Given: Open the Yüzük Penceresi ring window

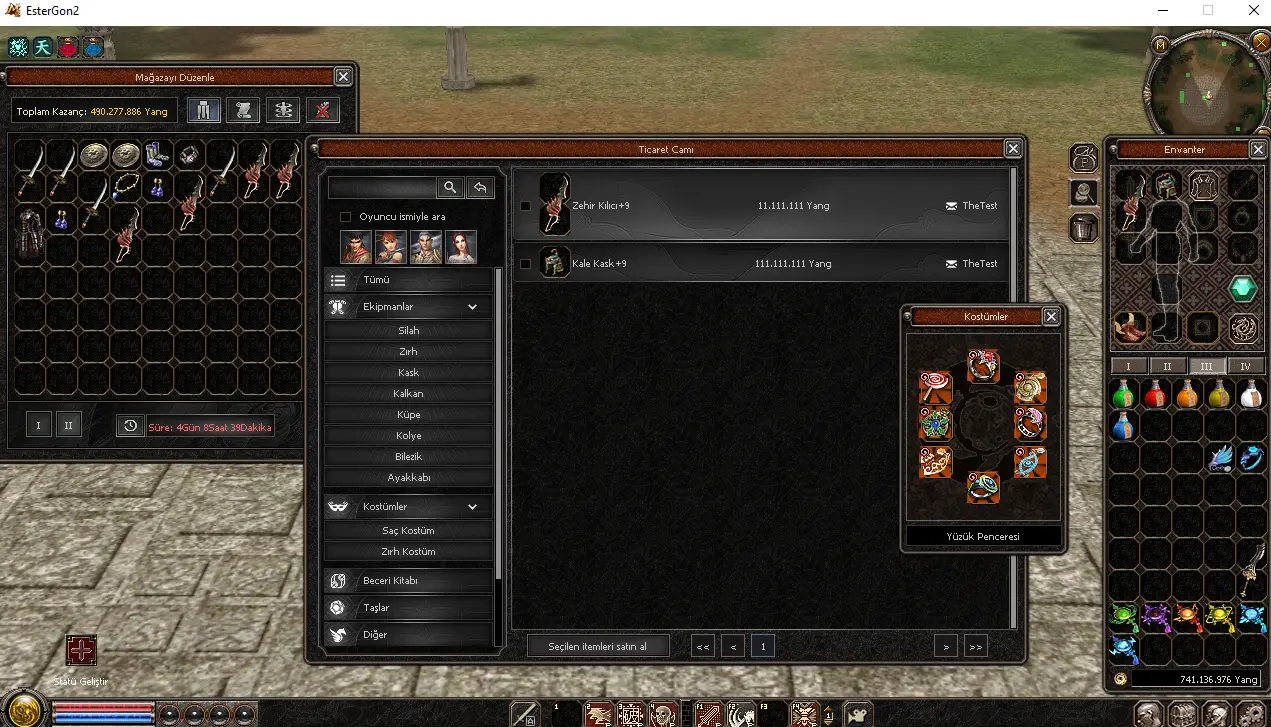Looking at the screenshot, I should [x=983, y=537].
